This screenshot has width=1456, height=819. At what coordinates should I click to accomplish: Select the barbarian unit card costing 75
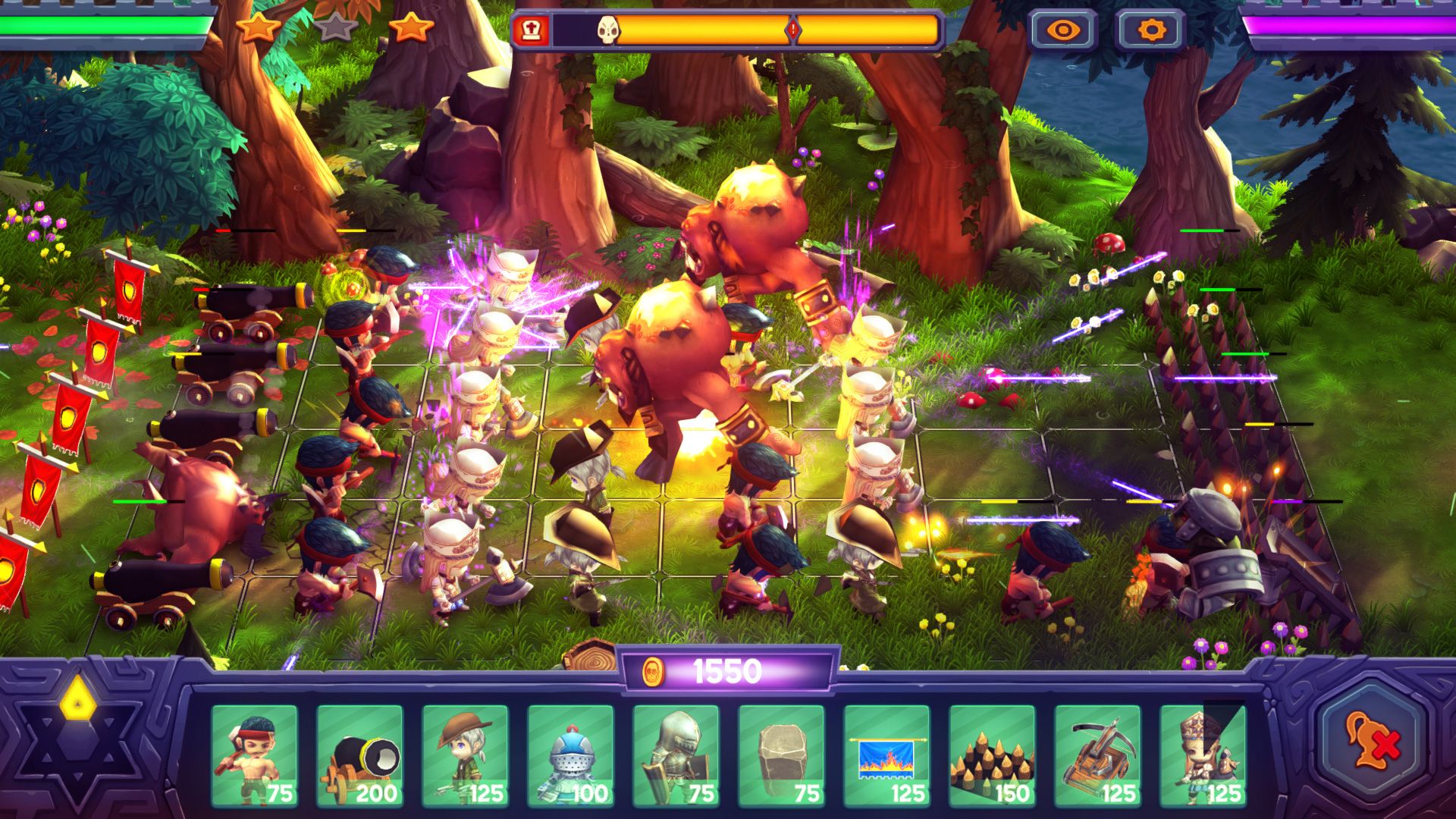[x=254, y=755]
